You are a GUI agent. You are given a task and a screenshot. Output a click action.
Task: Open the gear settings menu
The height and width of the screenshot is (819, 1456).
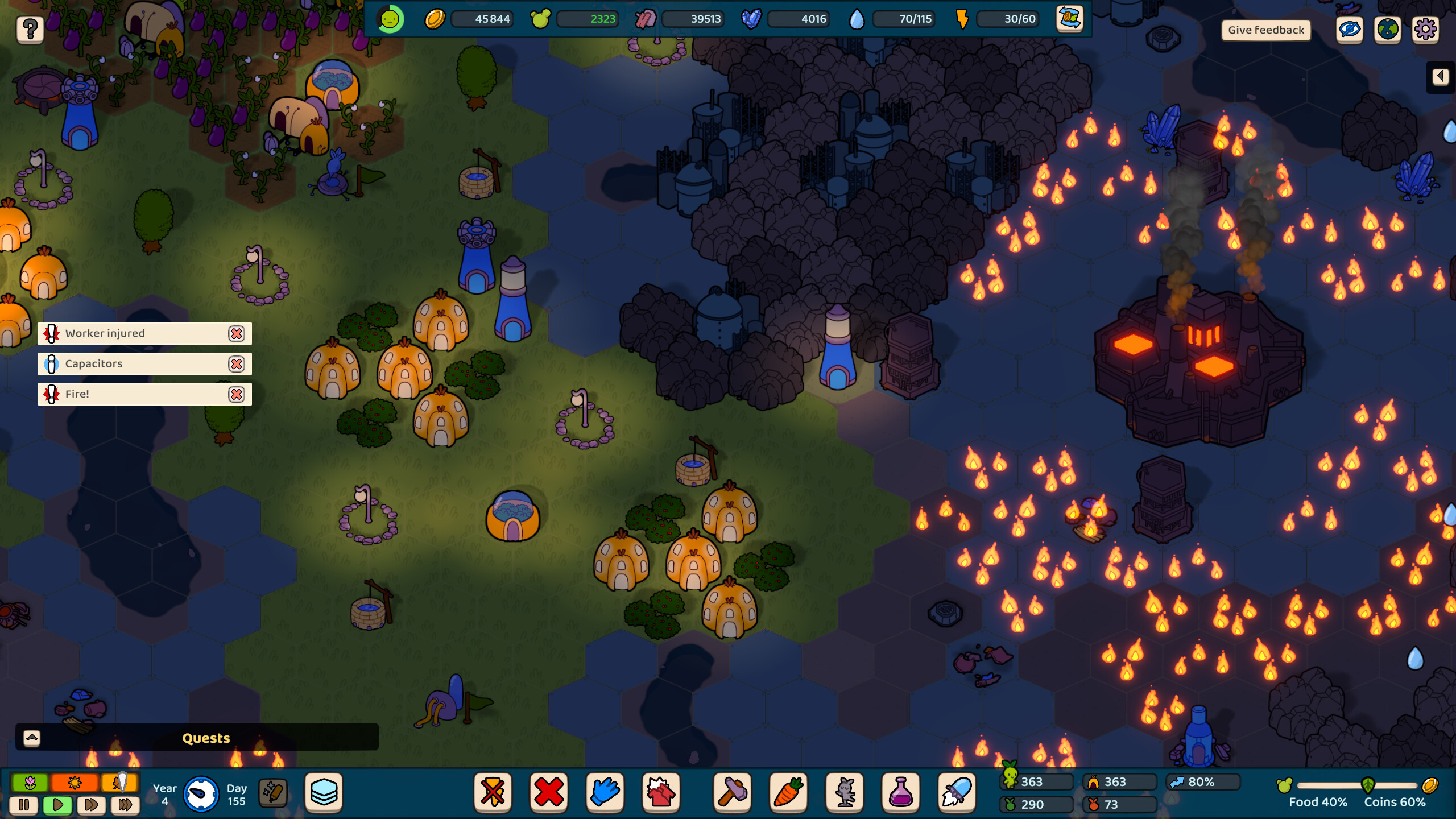point(1425,30)
